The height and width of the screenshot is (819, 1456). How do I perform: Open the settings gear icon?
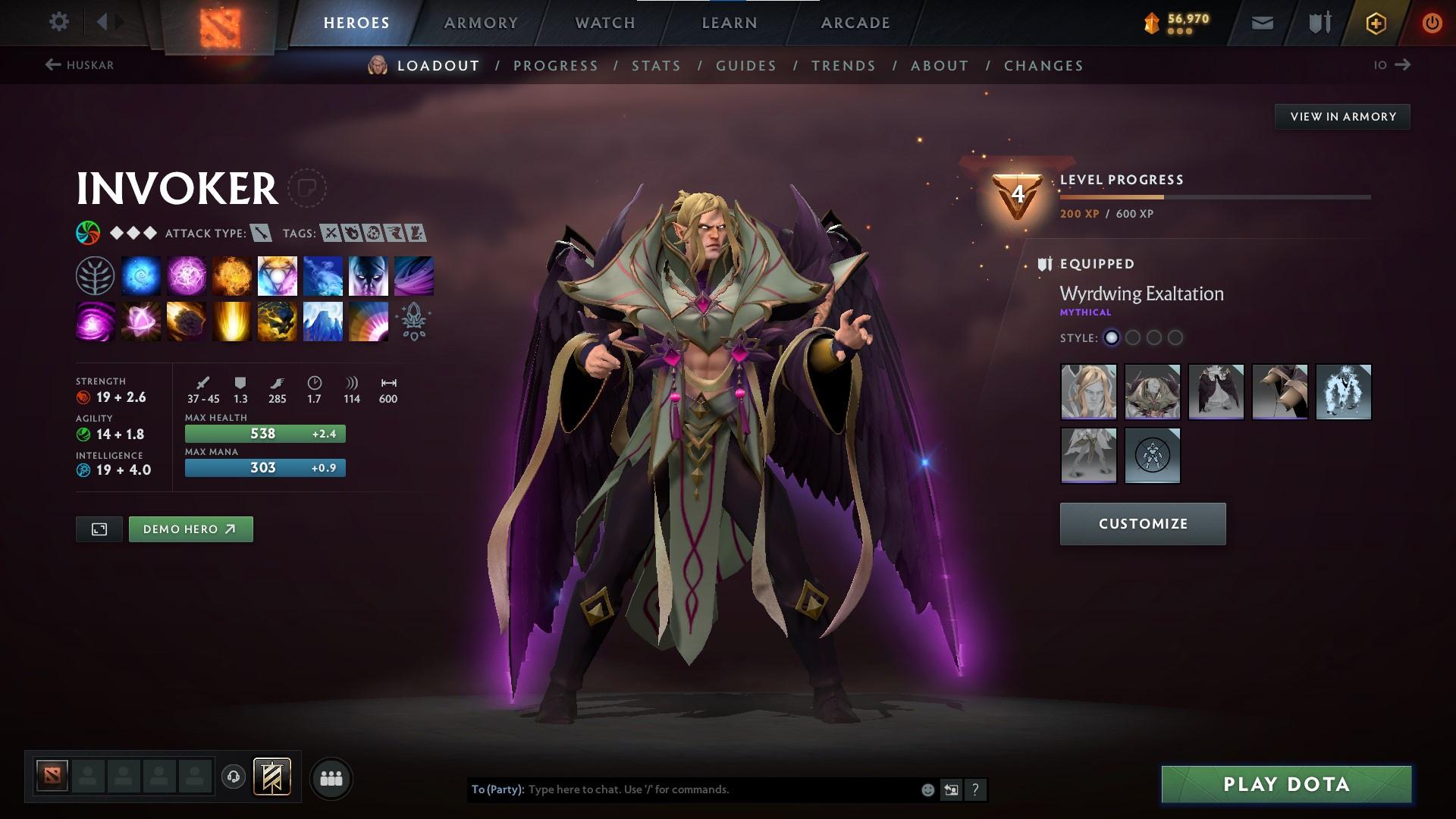(59, 22)
